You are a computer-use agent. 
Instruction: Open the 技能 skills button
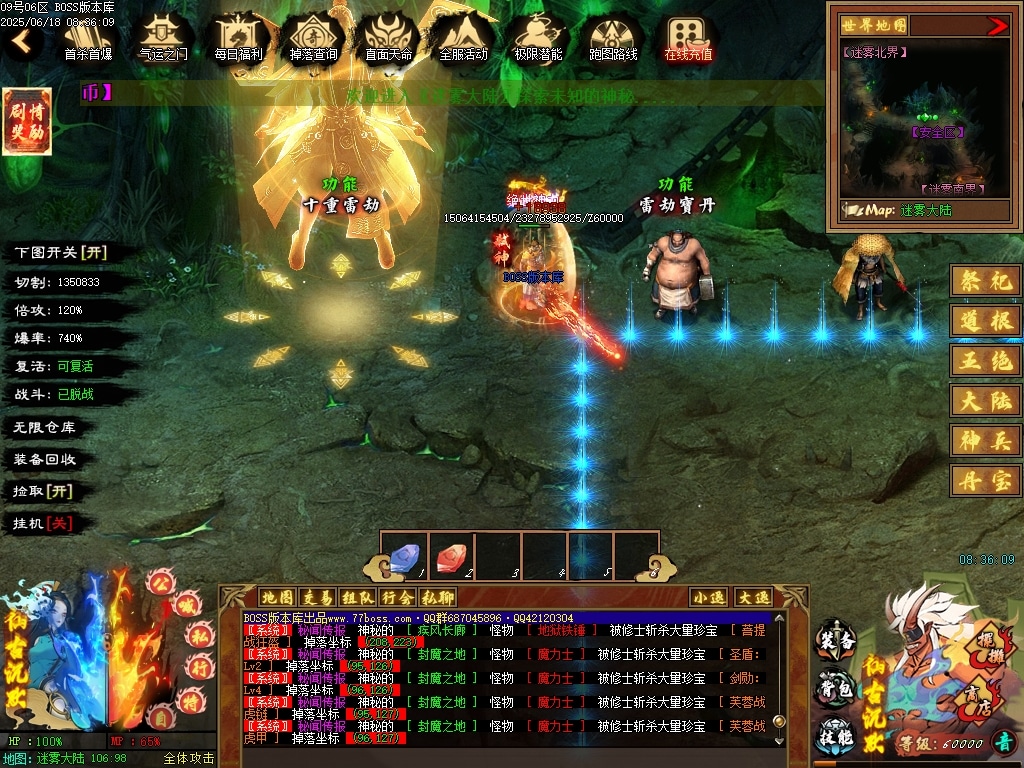[836, 736]
